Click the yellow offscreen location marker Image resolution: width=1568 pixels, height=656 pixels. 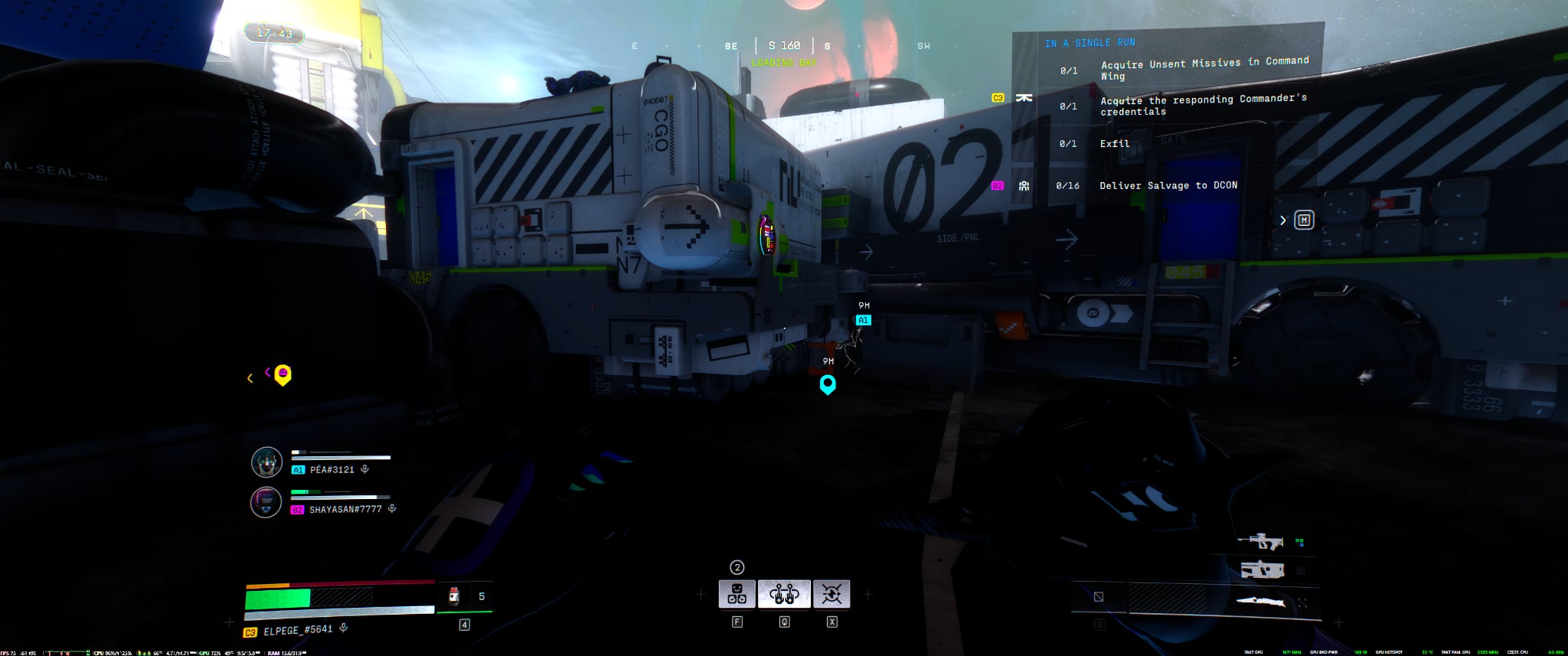pos(283,374)
